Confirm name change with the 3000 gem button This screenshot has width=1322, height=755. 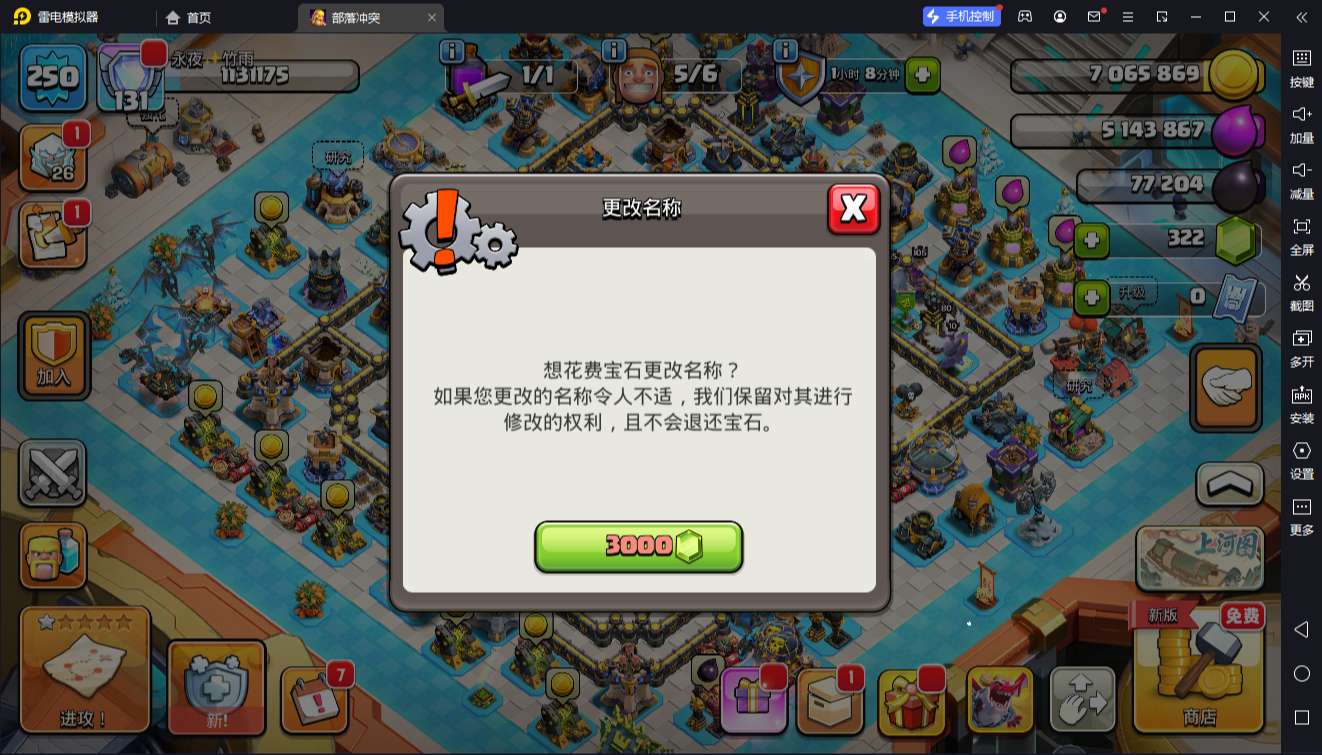639,546
